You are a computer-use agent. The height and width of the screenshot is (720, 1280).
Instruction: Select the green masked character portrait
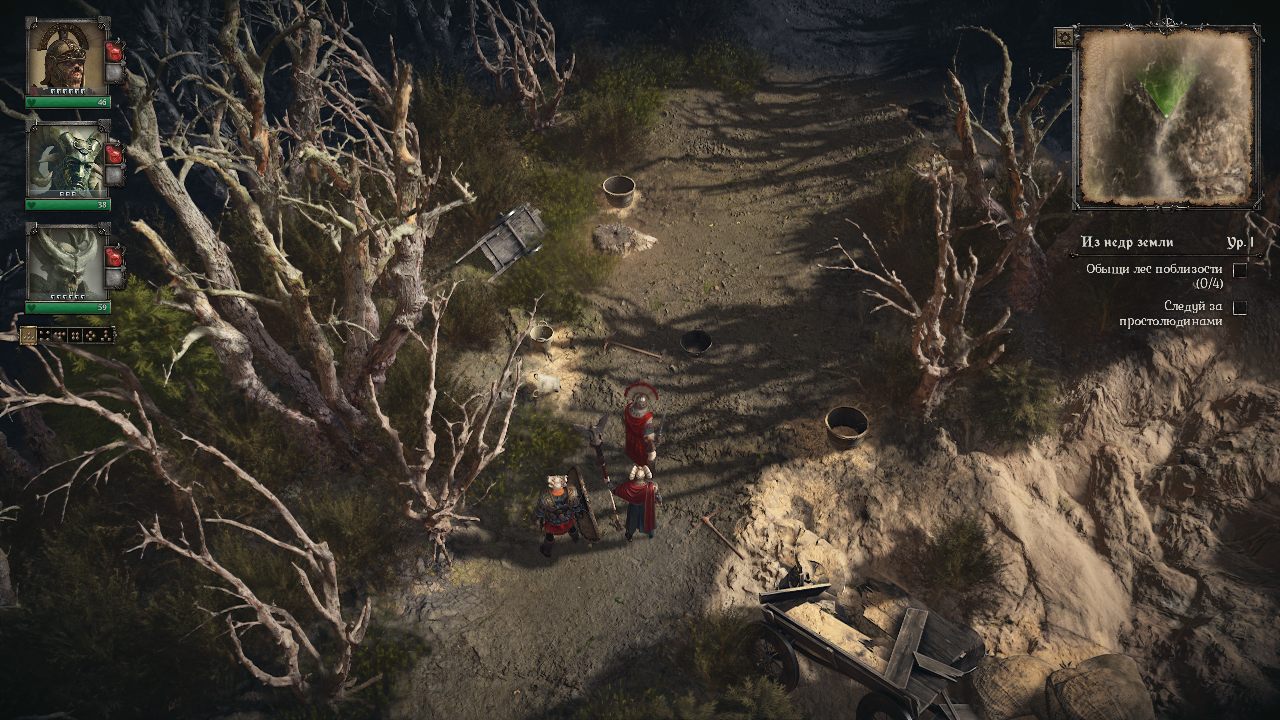tap(67, 160)
